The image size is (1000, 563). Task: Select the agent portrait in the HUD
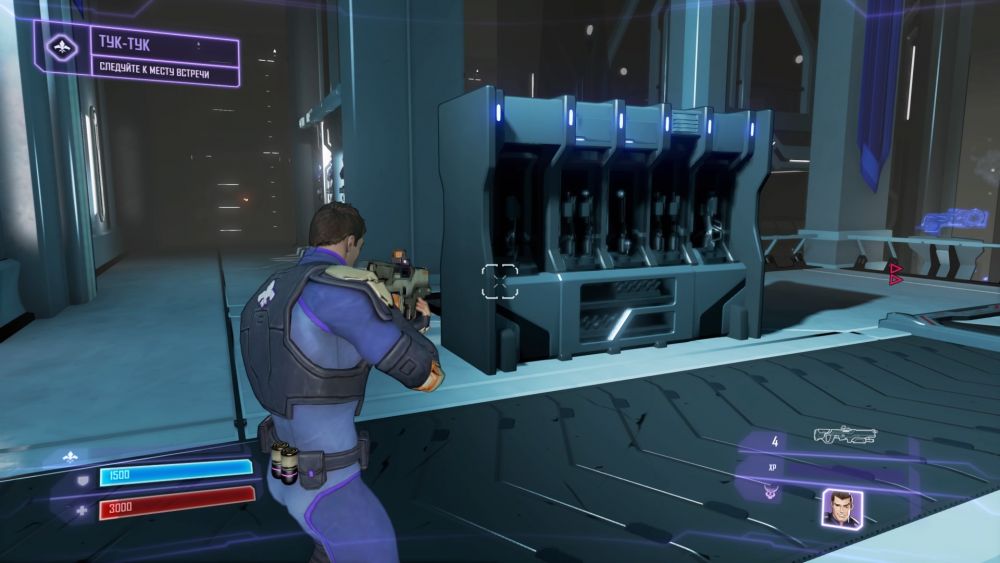[837, 508]
